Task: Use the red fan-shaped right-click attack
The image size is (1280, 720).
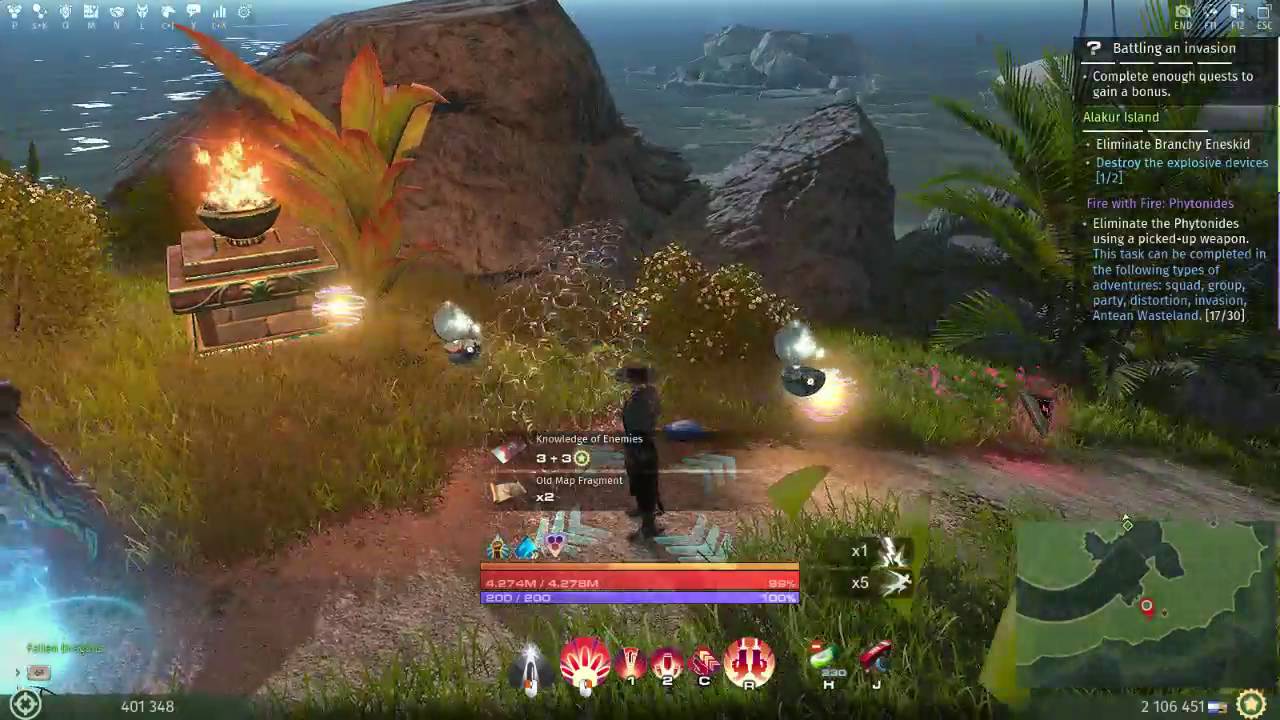Action: (585, 662)
